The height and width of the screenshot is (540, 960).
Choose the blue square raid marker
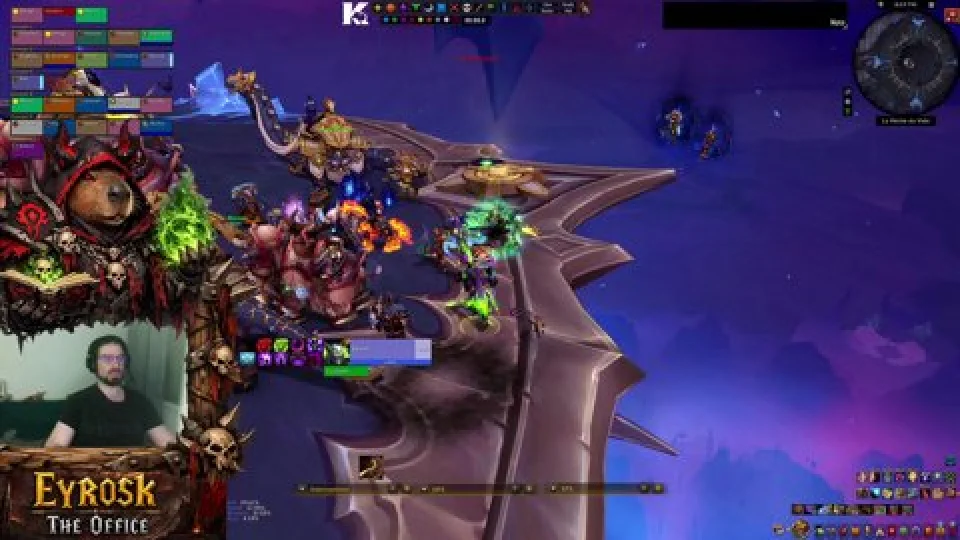point(441,8)
